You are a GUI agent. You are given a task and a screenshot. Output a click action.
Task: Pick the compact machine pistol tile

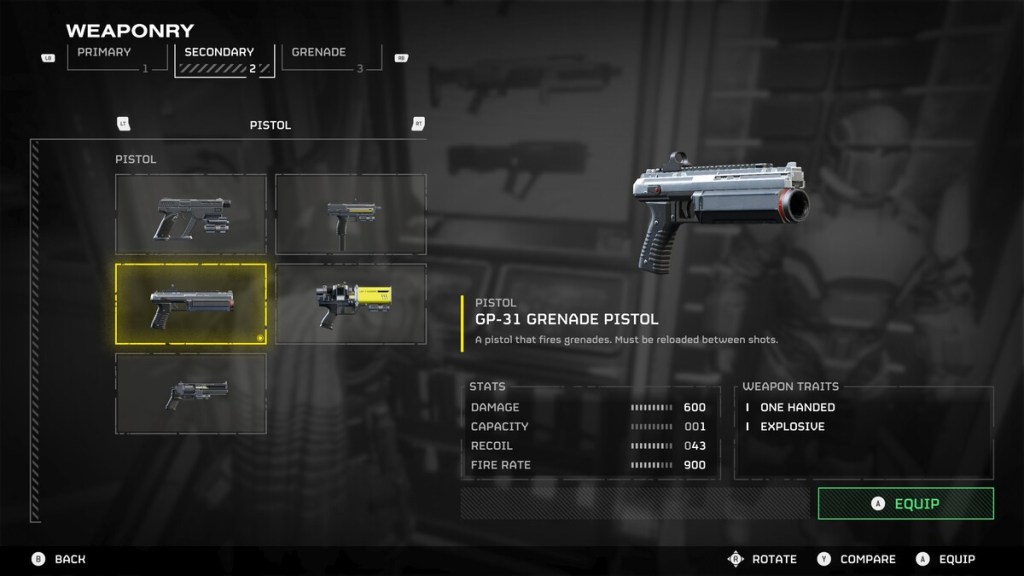point(351,214)
